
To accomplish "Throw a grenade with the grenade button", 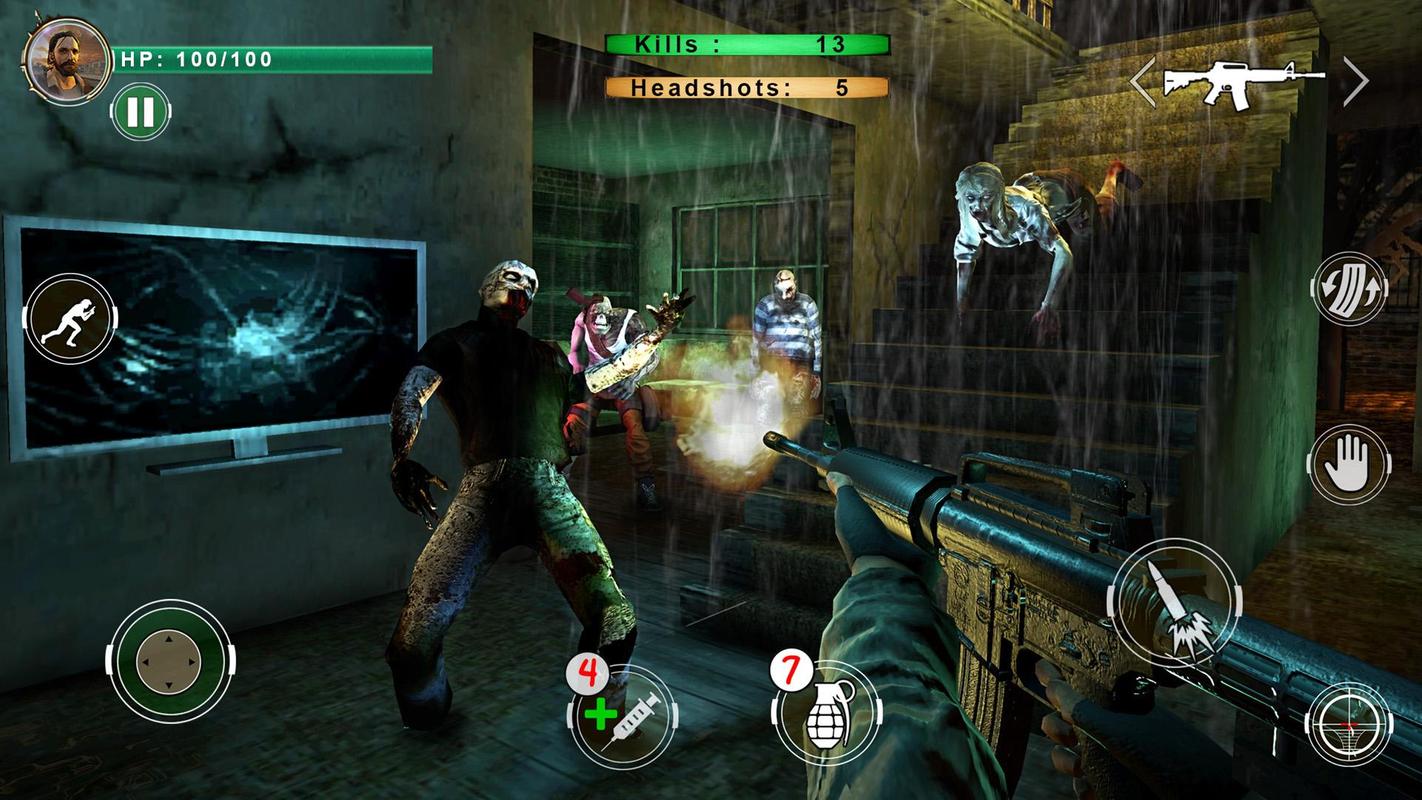I will click(826, 714).
